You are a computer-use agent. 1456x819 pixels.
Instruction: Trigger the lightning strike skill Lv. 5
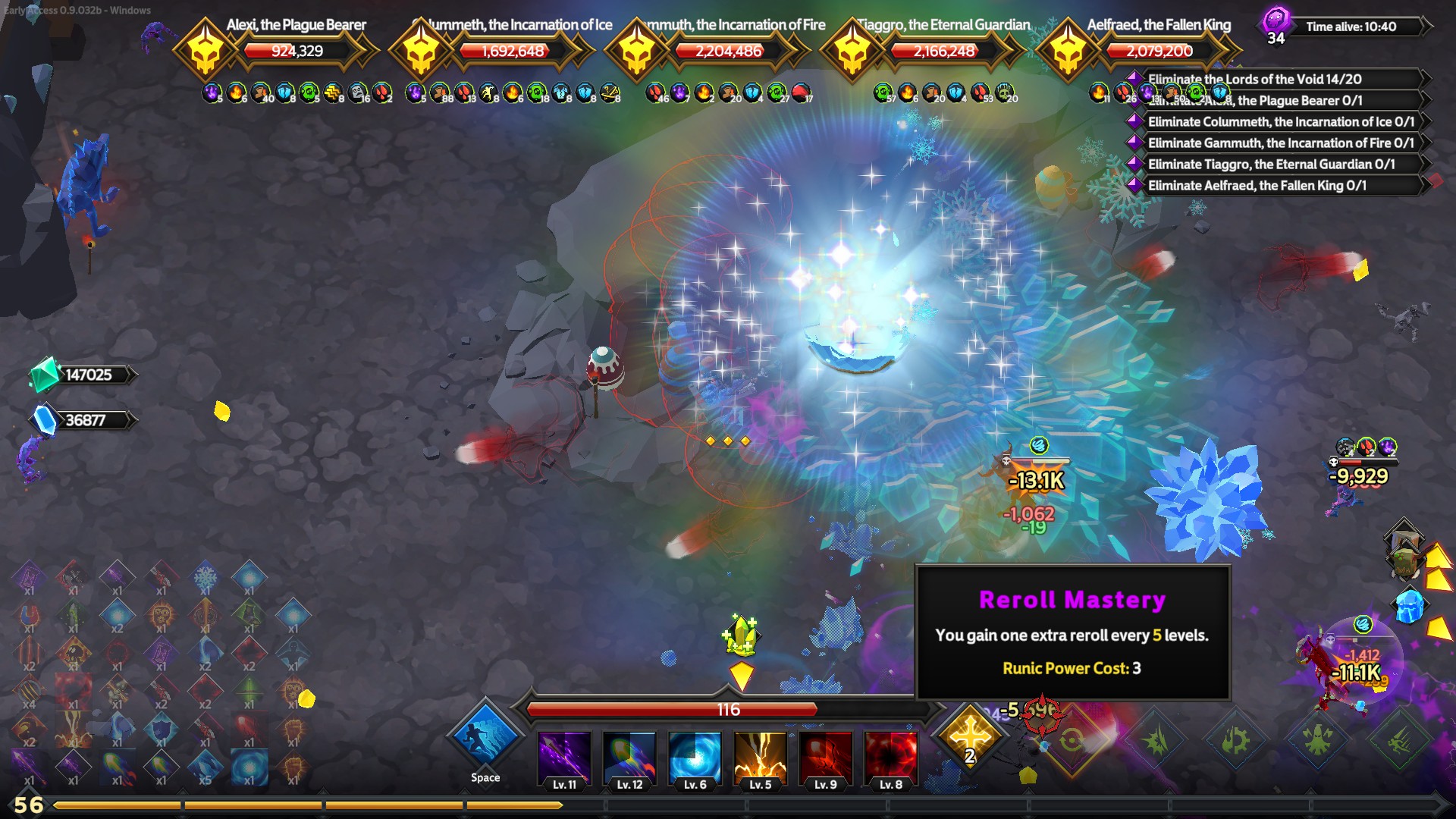tap(760, 758)
